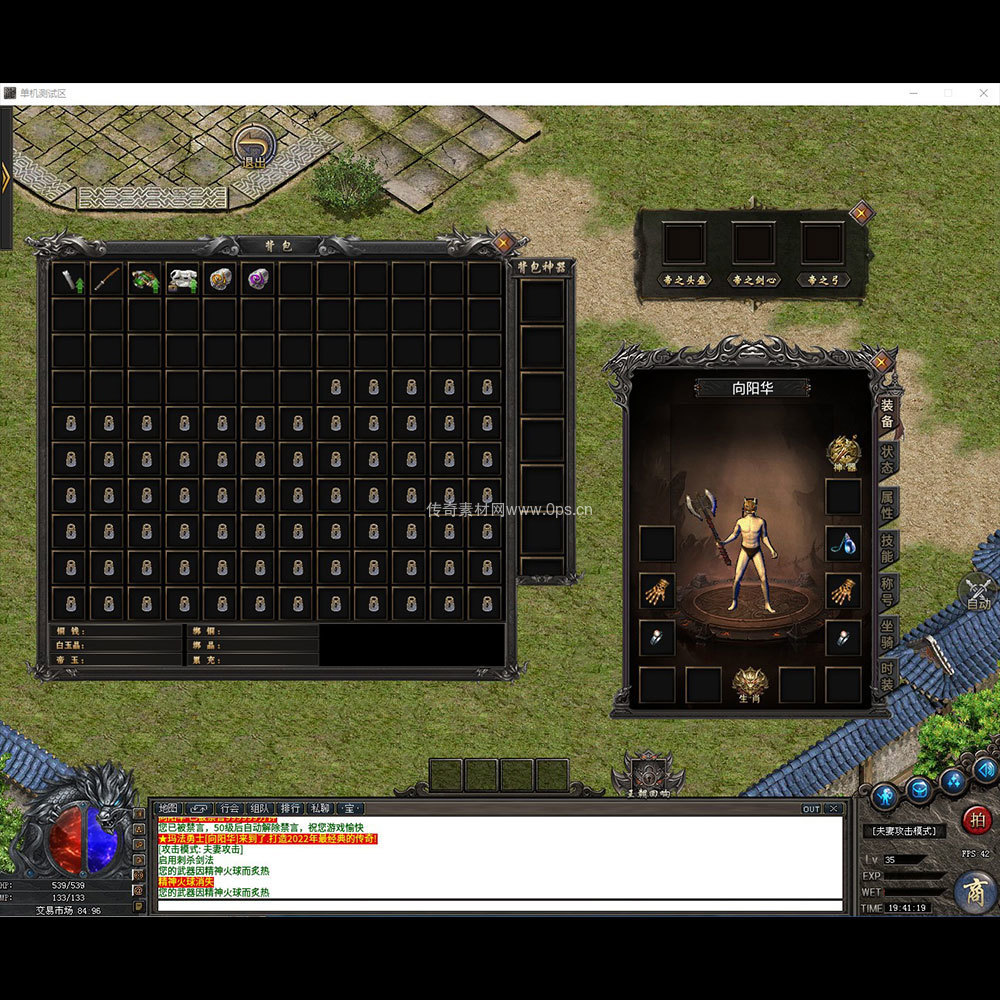Select the sword item in the backpack
The width and height of the screenshot is (1000, 1000).
click(107, 279)
